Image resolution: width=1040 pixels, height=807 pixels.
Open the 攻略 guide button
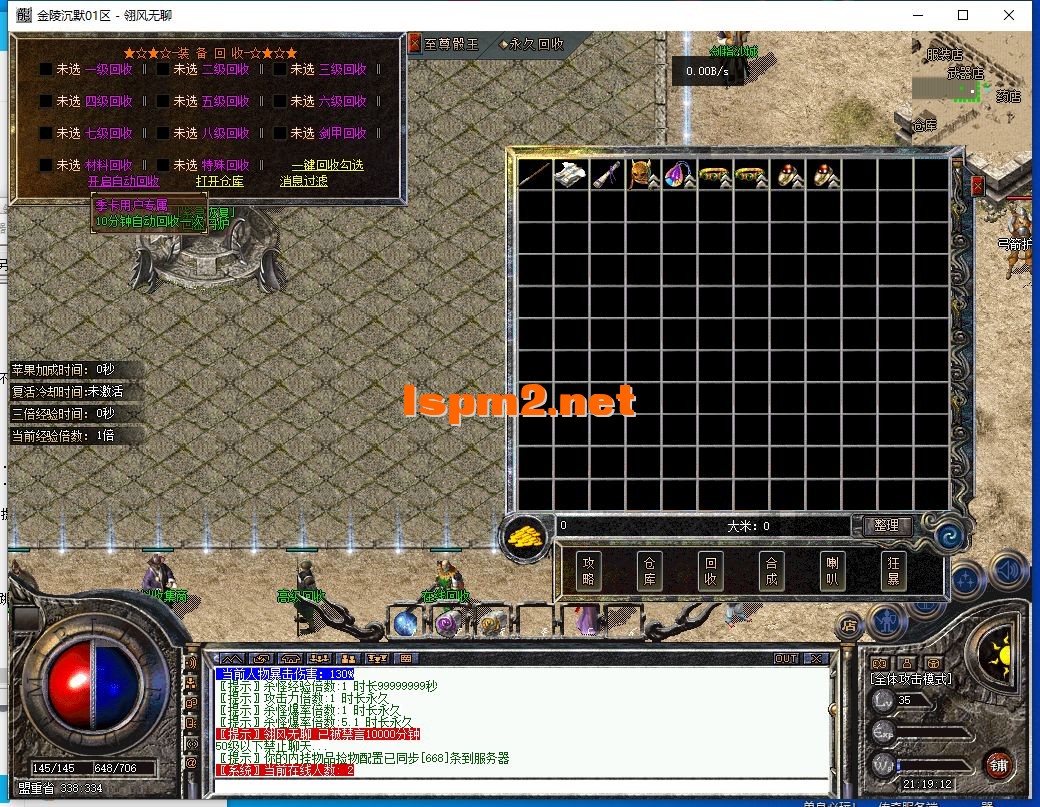pyautogui.click(x=590, y=571)
